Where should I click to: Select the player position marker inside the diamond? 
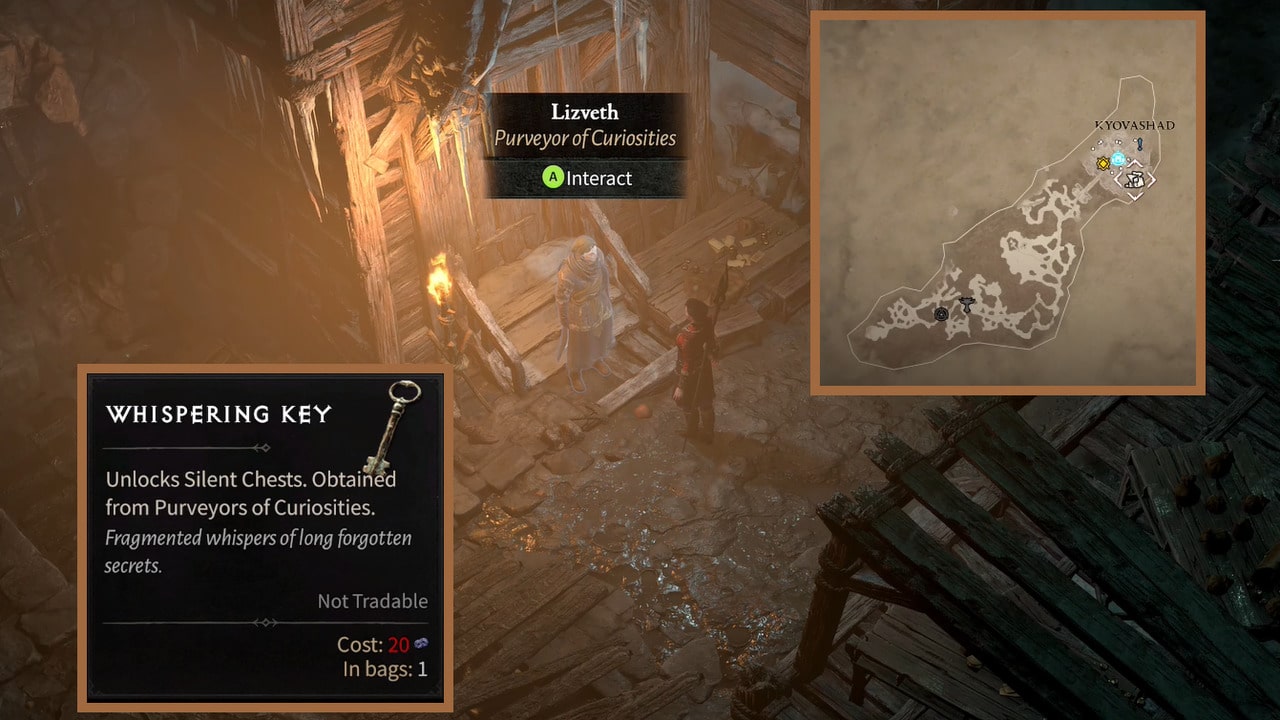[x=1134, y=182]
